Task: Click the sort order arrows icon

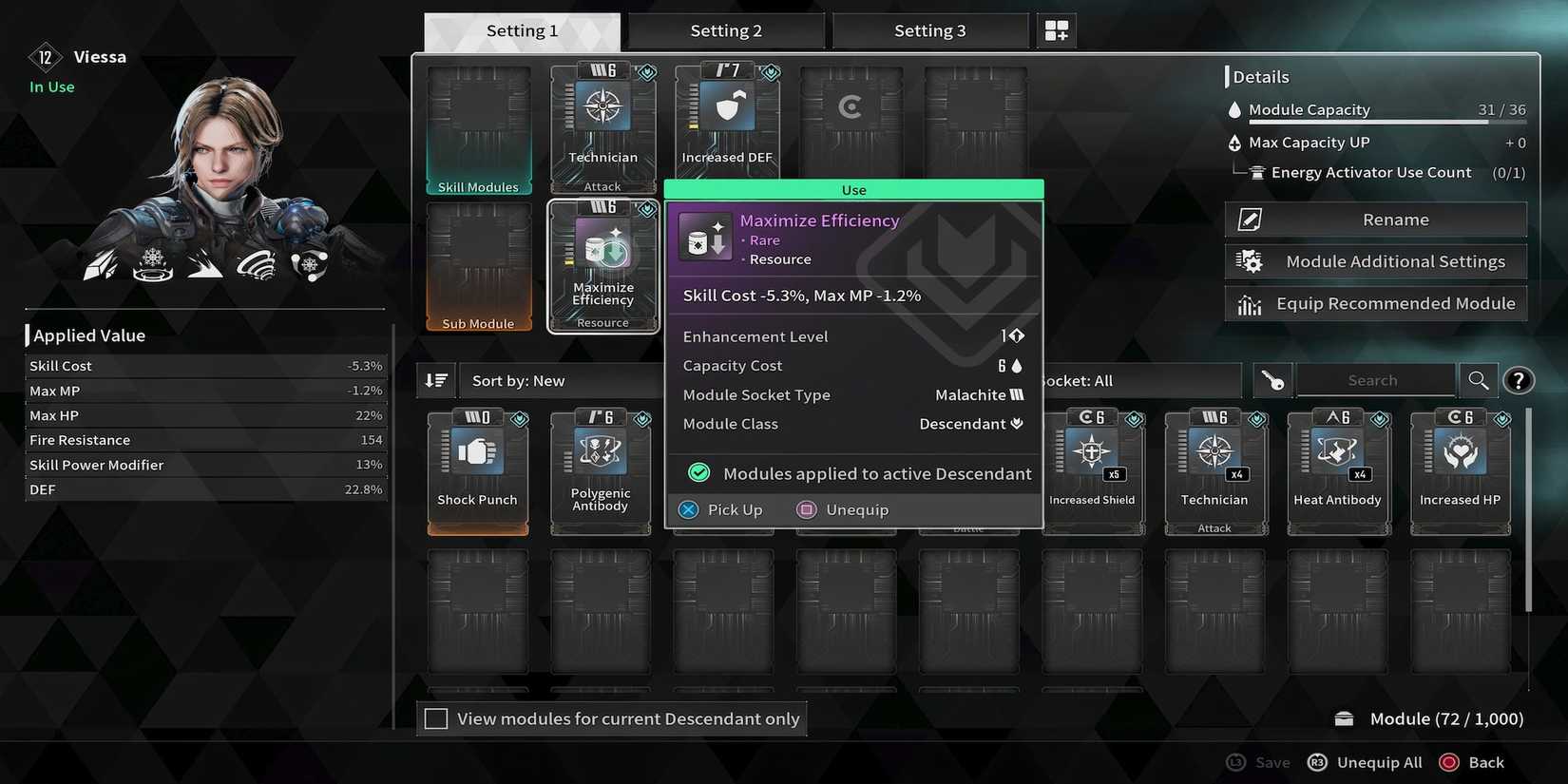Action: (435, 379)
